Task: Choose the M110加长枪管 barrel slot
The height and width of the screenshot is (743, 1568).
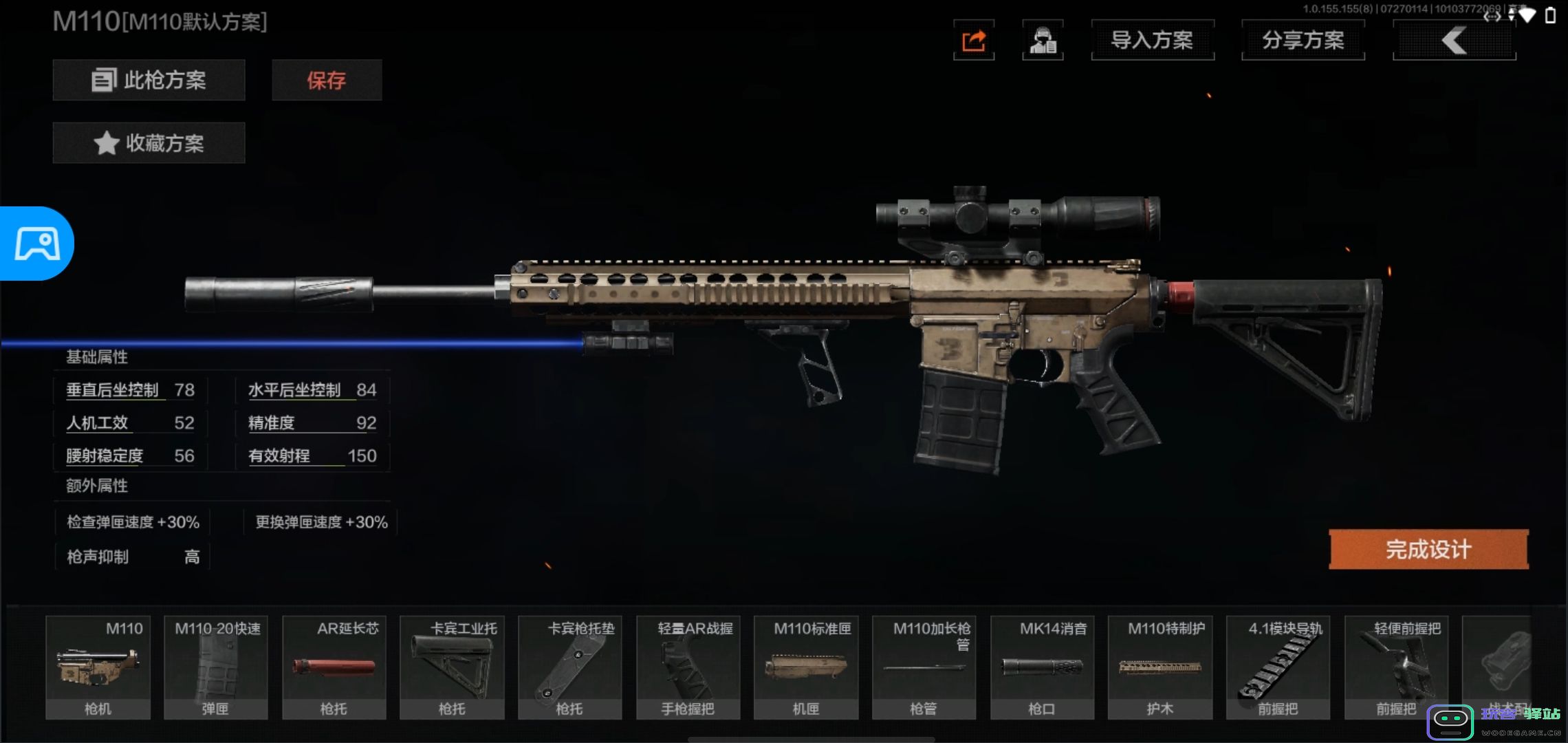Action: (x=924, y=667)
